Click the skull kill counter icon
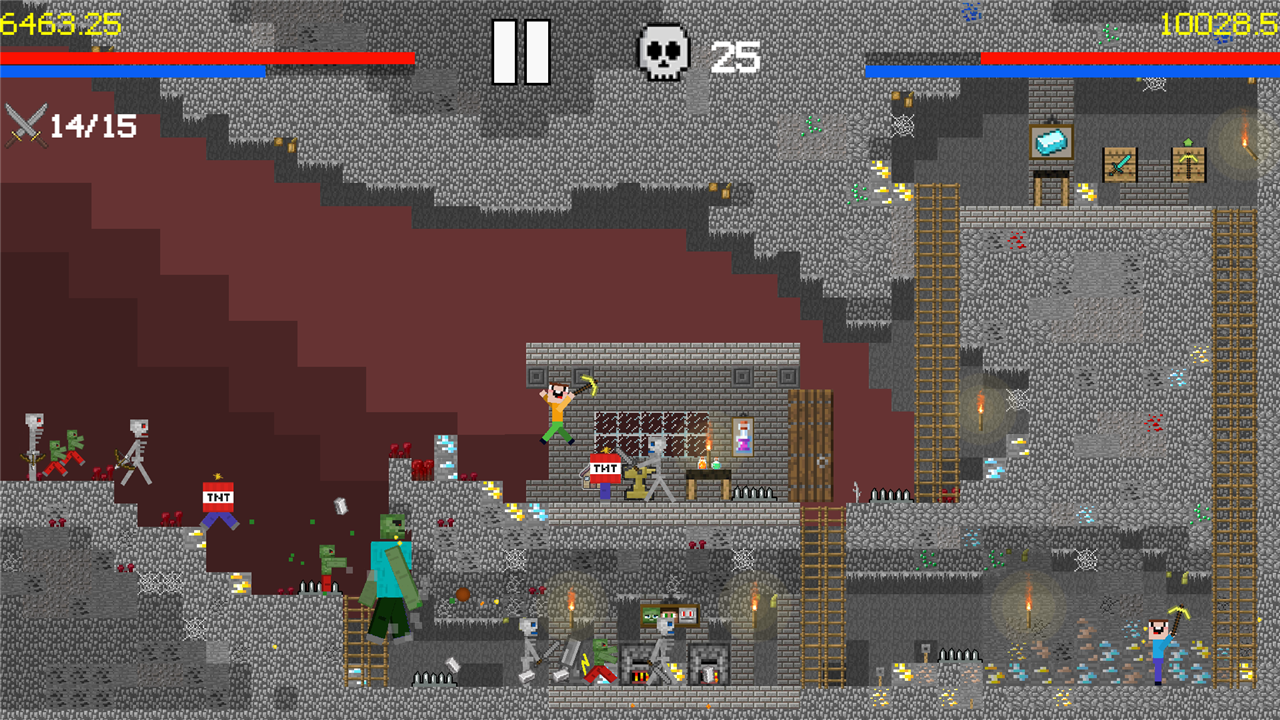Image resolution: width=1280 pixels, height=720 pixels. 662,52
